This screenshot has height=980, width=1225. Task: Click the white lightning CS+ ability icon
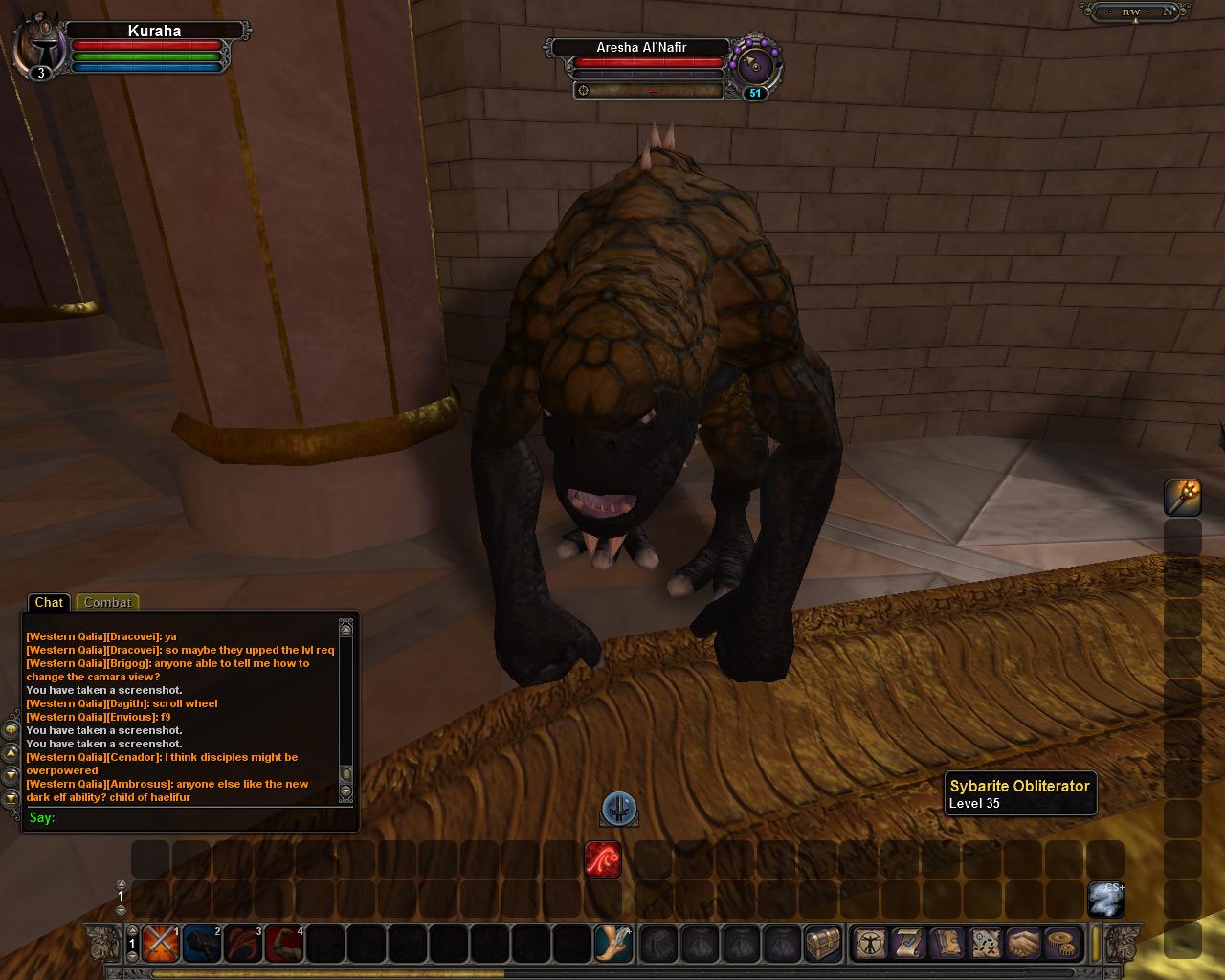tap(1105, 900)
